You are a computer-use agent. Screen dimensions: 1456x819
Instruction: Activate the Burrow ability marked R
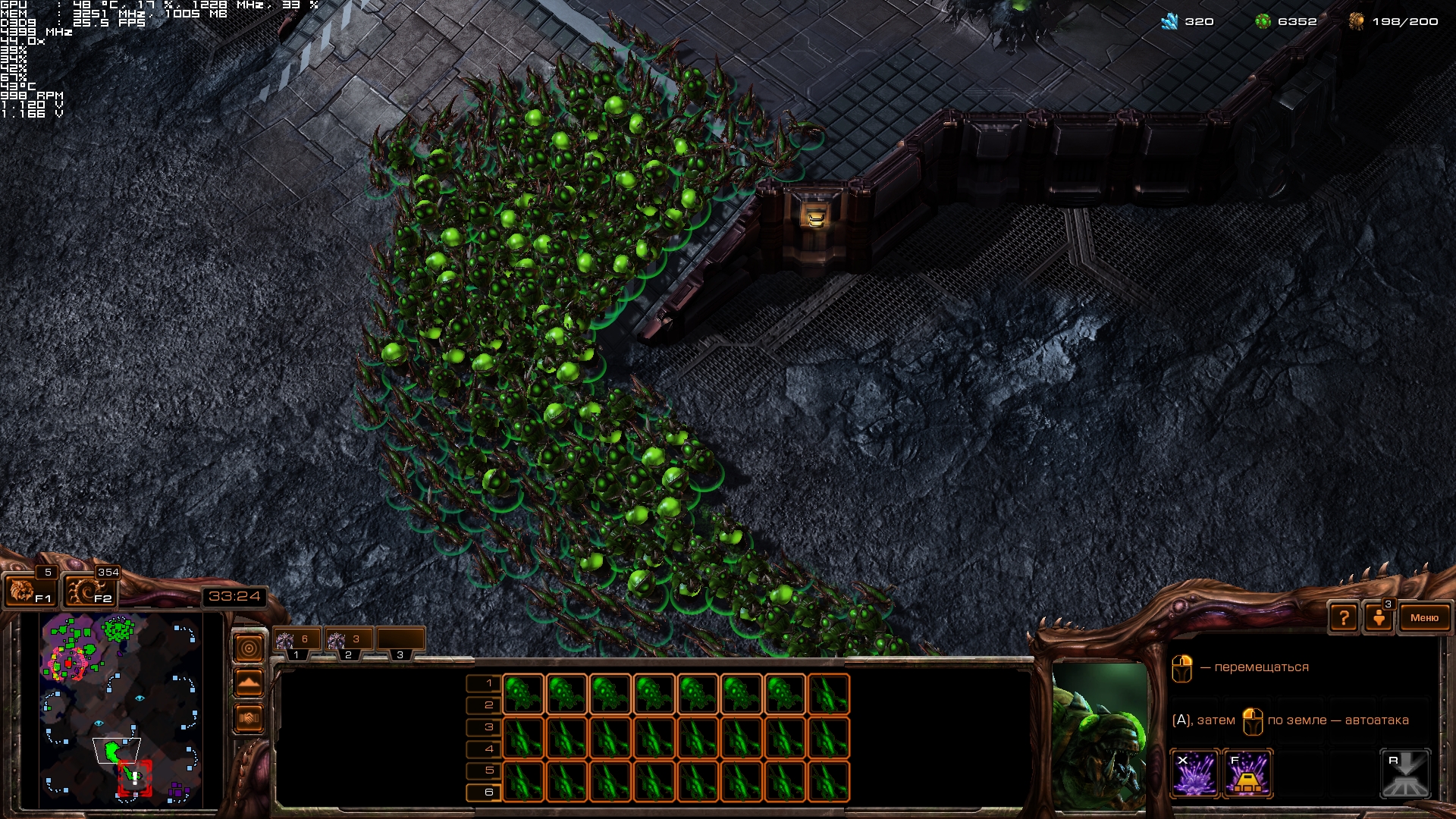tap(1405, 774)
